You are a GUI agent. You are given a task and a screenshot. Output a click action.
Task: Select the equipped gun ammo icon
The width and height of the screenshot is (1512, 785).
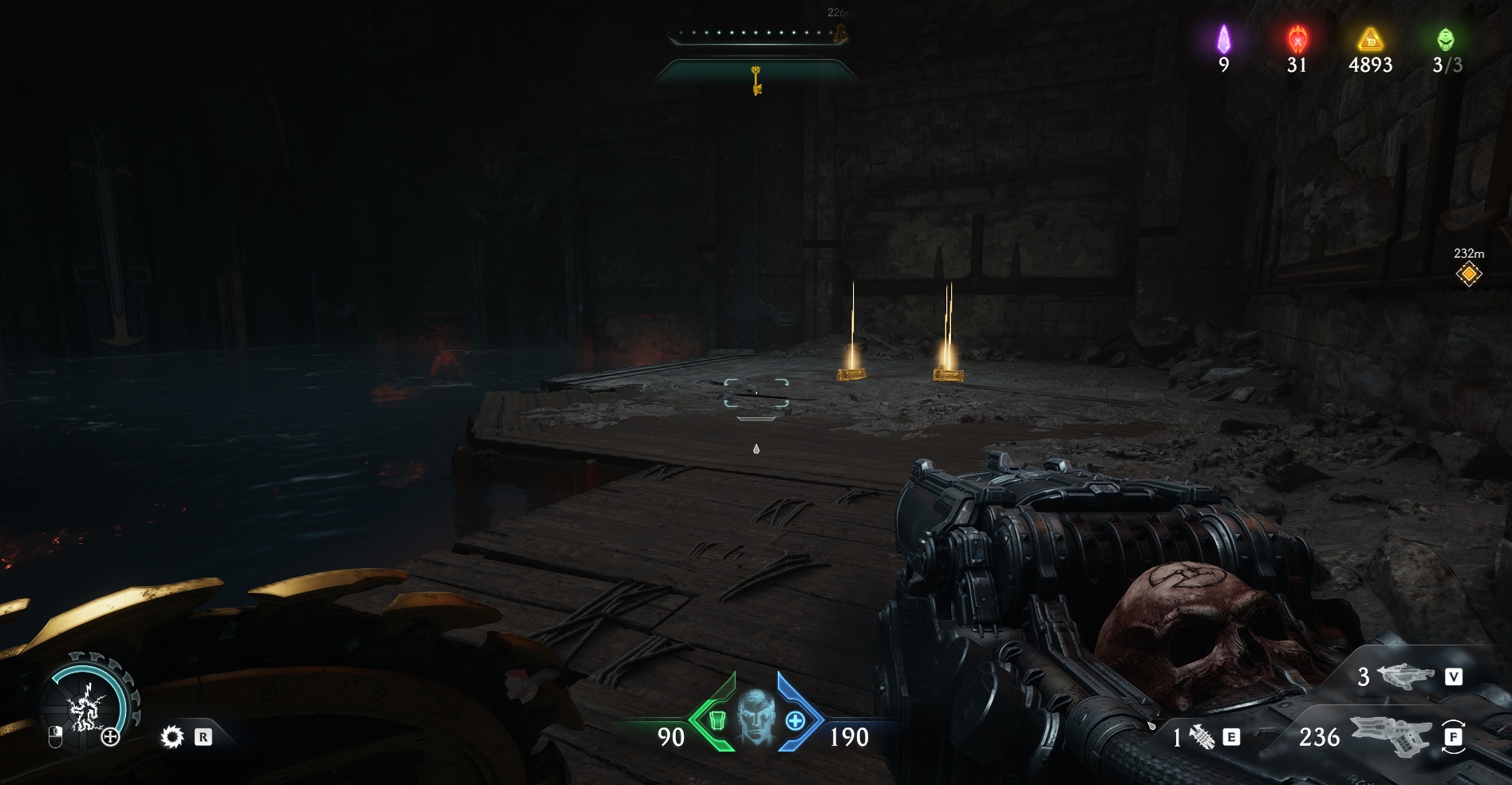tap(1392, 736)
